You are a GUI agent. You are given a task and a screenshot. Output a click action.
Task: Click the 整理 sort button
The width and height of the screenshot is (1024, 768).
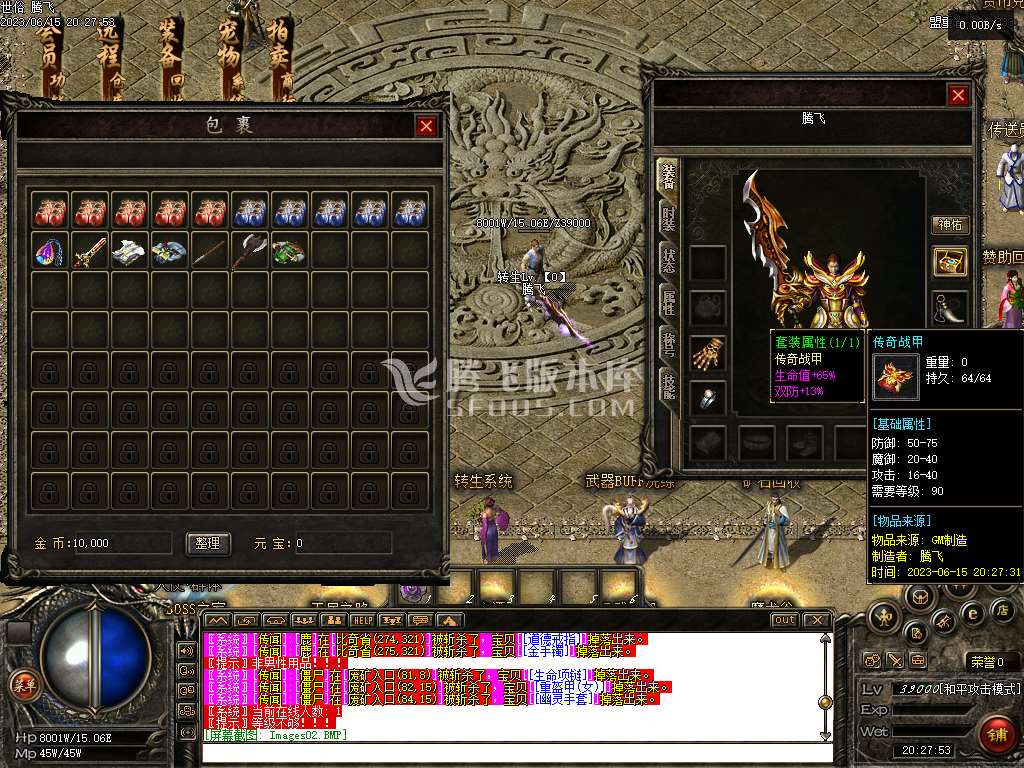(208, 543)
